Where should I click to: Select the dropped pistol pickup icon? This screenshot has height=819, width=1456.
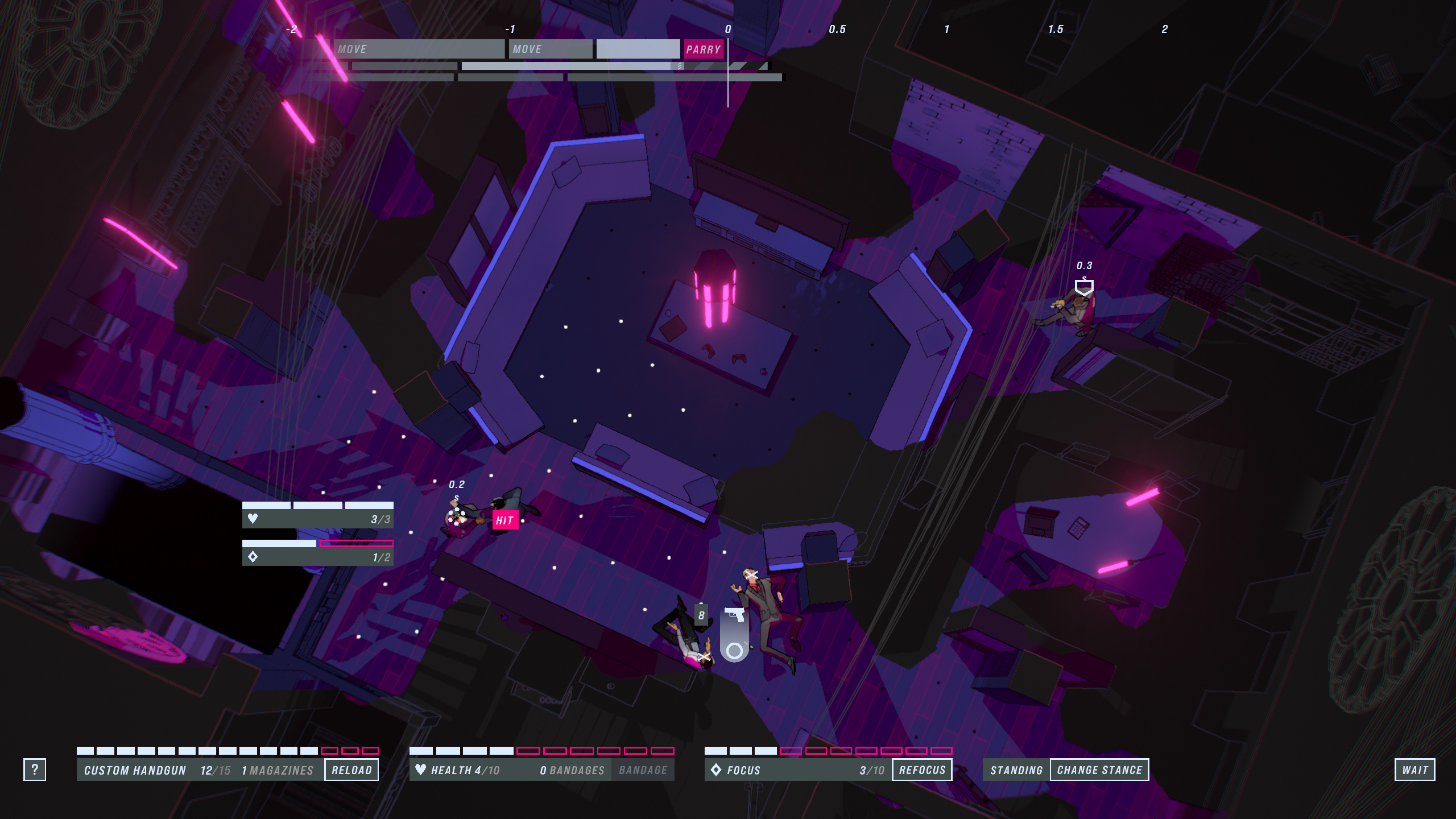(x=734, y=616)
